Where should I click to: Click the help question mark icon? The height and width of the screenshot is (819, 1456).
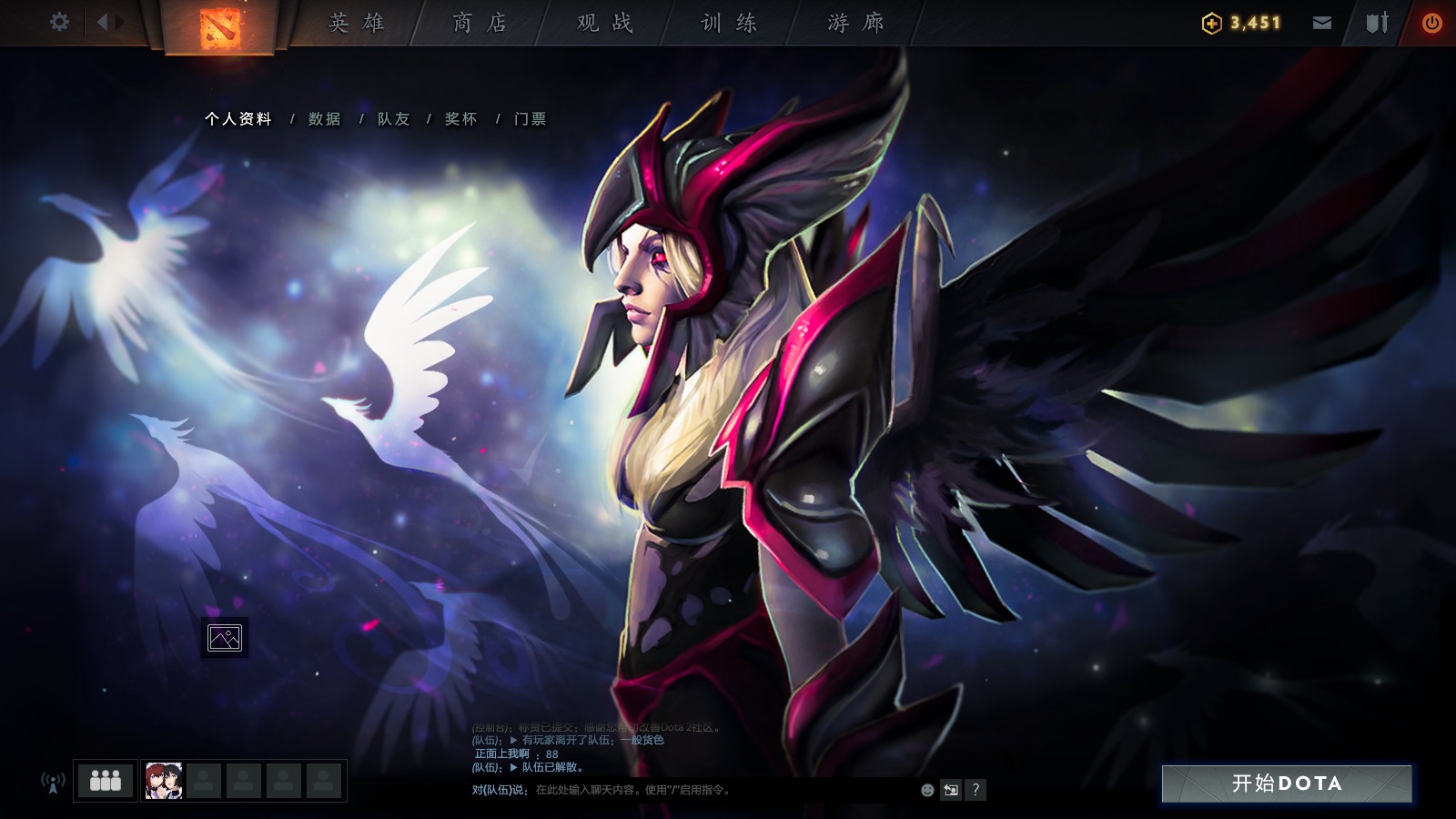point(976,791)
